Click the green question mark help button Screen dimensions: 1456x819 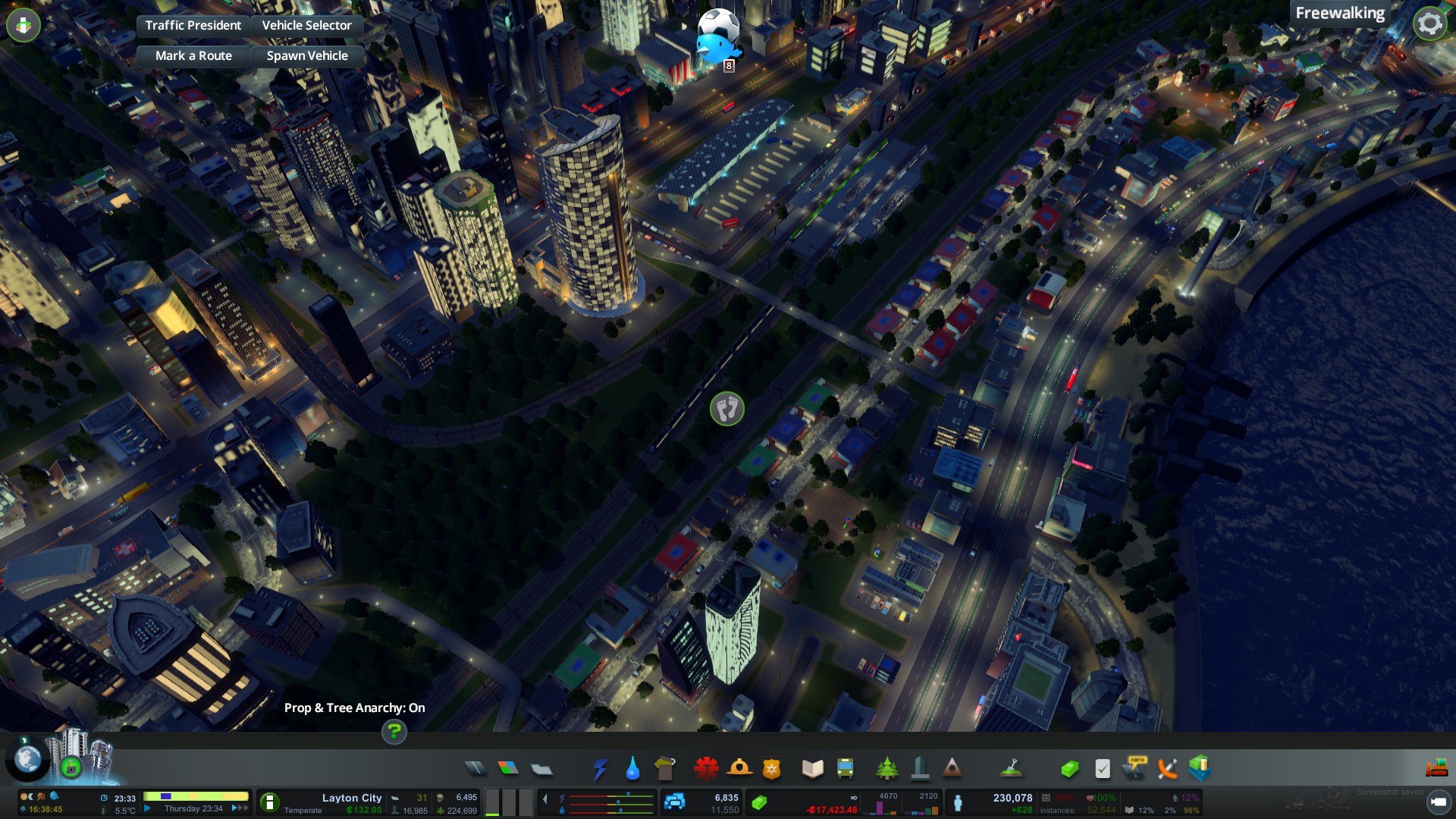(394, 732)
